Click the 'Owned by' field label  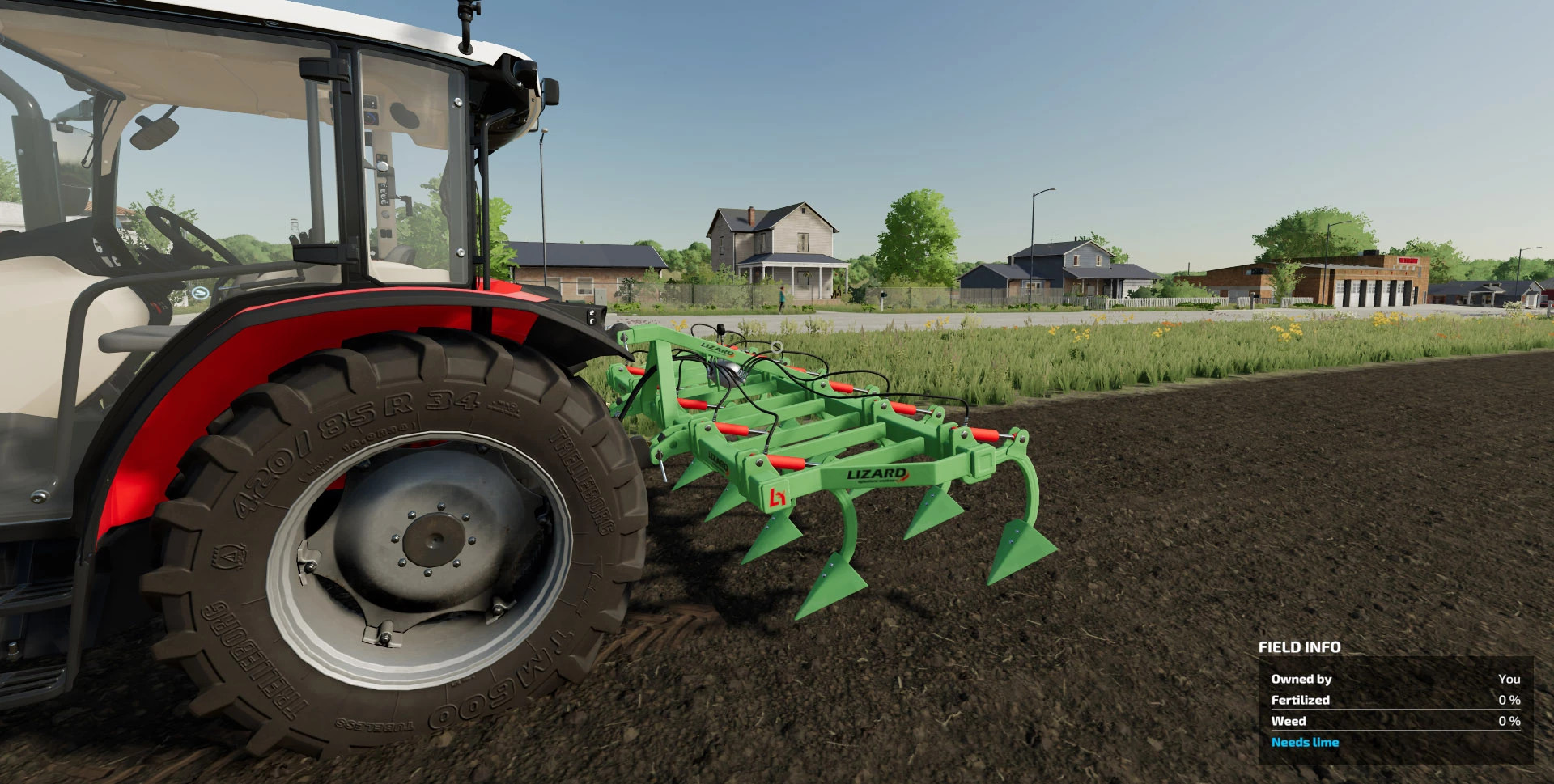(1301, 678)
